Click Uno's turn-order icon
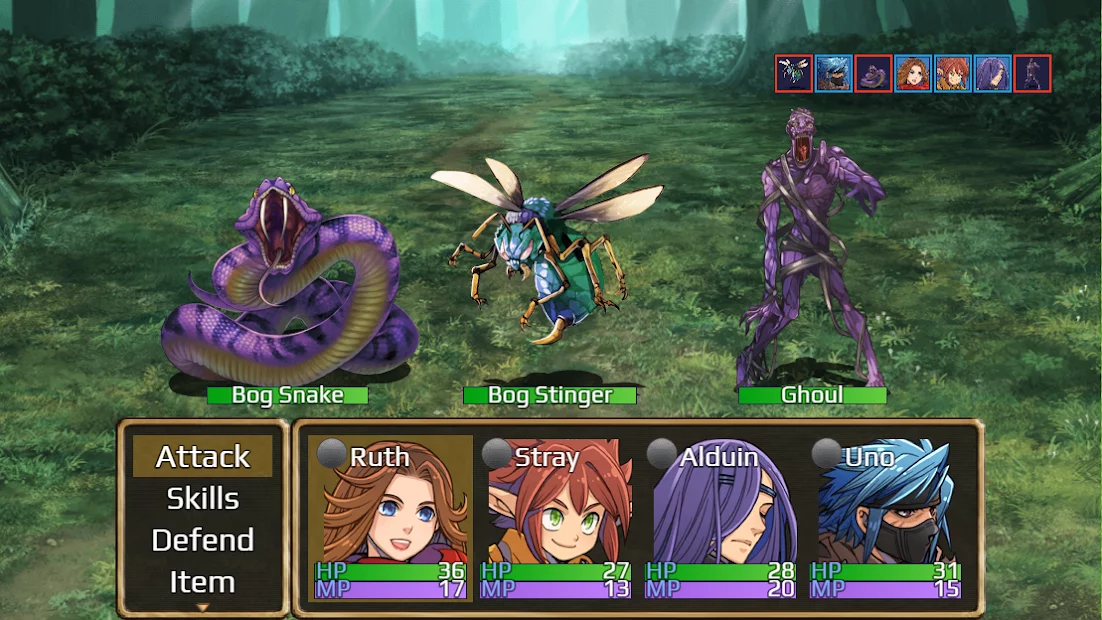Screen dimensions: 1102x620 pyautogui.click(x=834, y=74)
